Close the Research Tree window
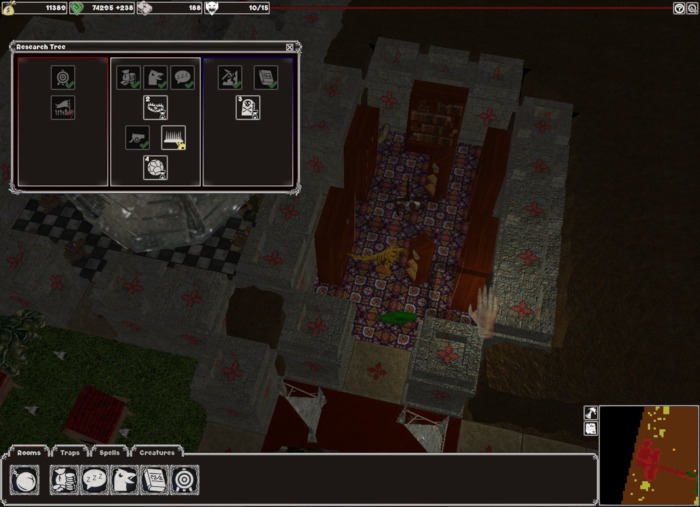This screenshot has height=507, width=700. [290, 47]
